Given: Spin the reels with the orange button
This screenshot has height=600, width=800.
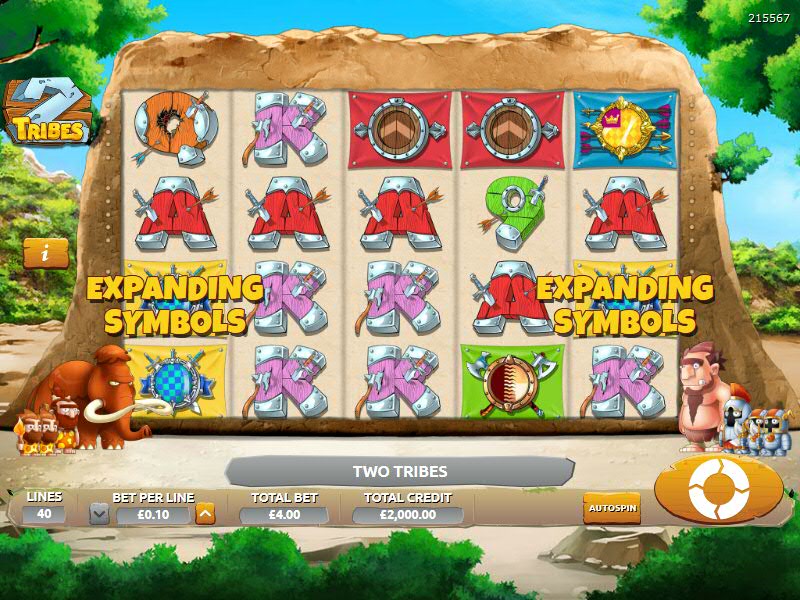Looking at the screenshot, I should [718, 487].
